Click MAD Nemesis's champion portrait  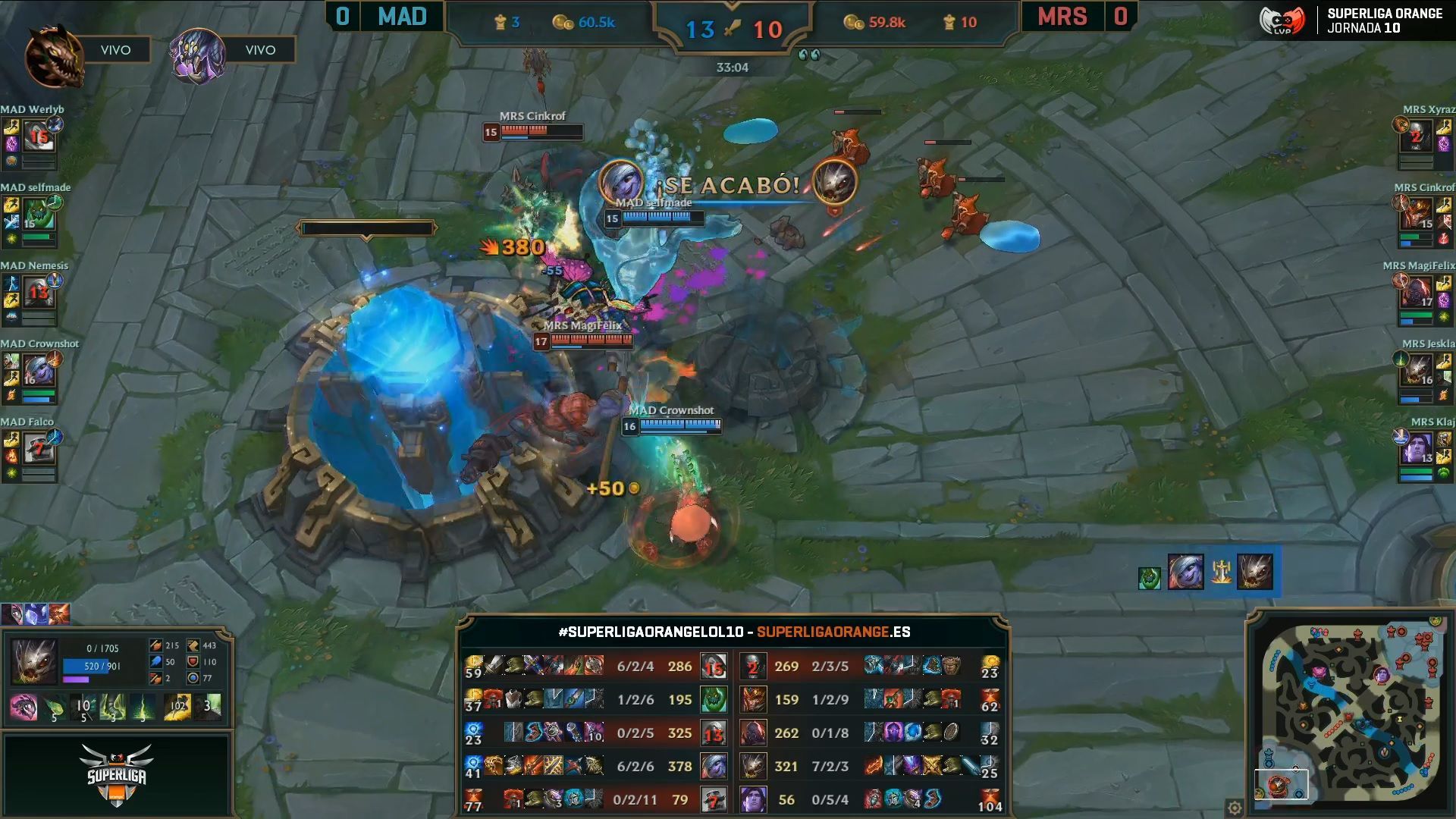[x=38, y=293]
